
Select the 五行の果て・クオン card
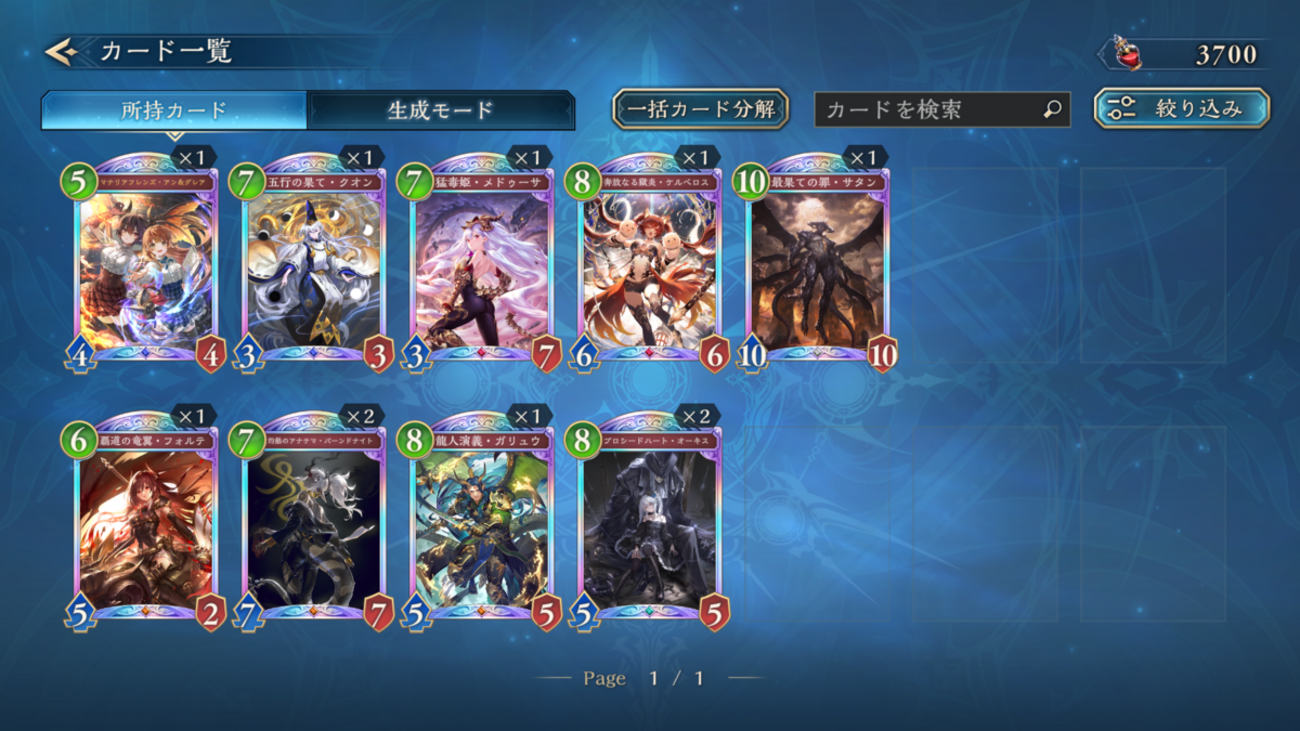315,265
